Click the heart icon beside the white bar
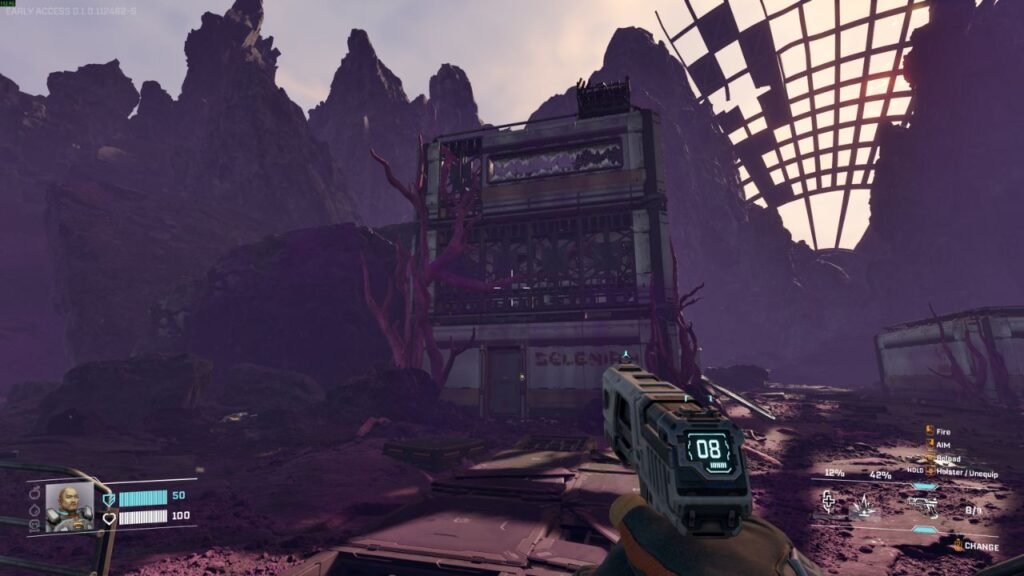The width and height of the screenshot is (1024, 576). (x=109, y=517)
